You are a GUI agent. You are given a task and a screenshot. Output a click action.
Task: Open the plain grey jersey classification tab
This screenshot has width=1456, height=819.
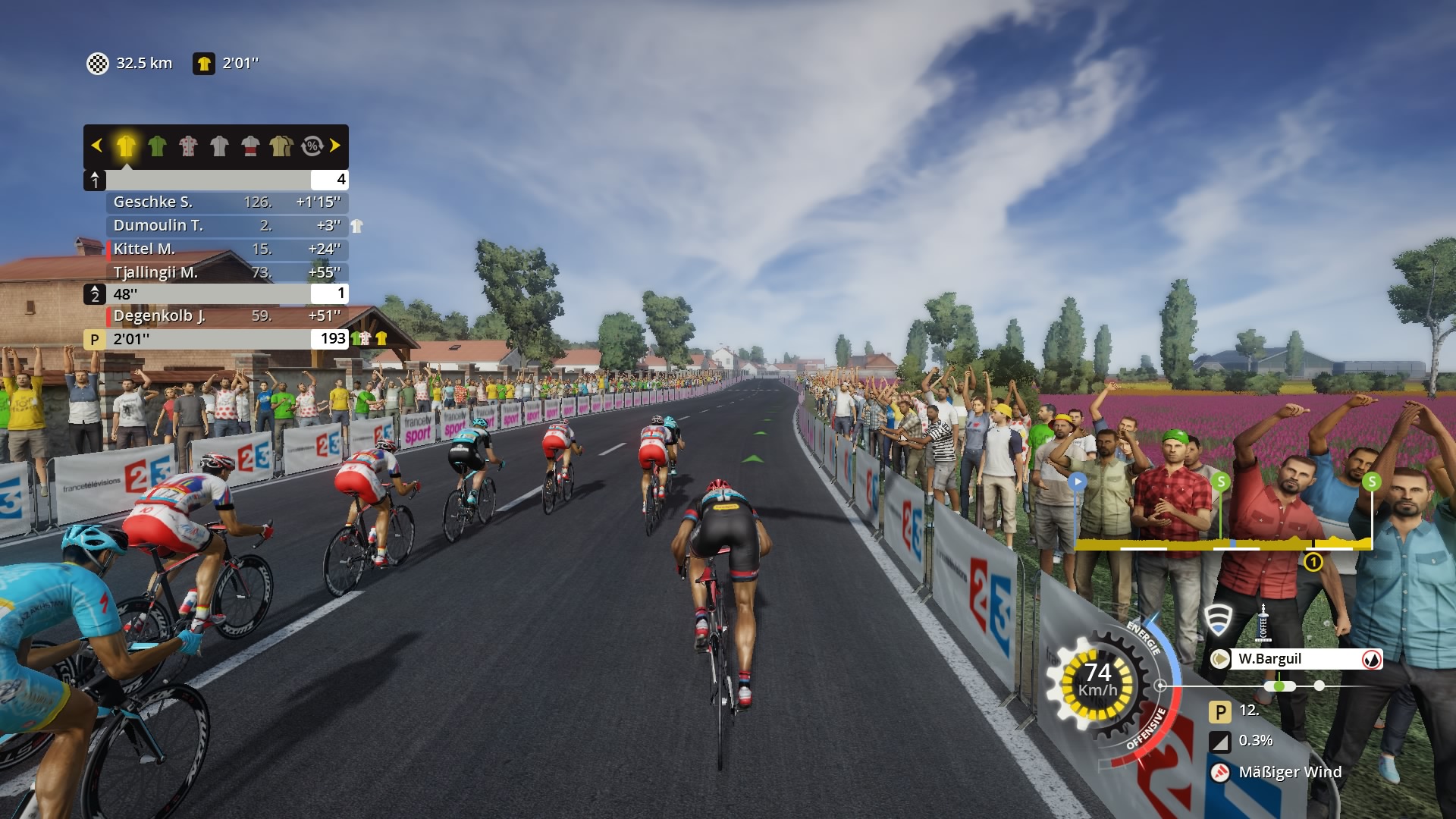[219, 146]
